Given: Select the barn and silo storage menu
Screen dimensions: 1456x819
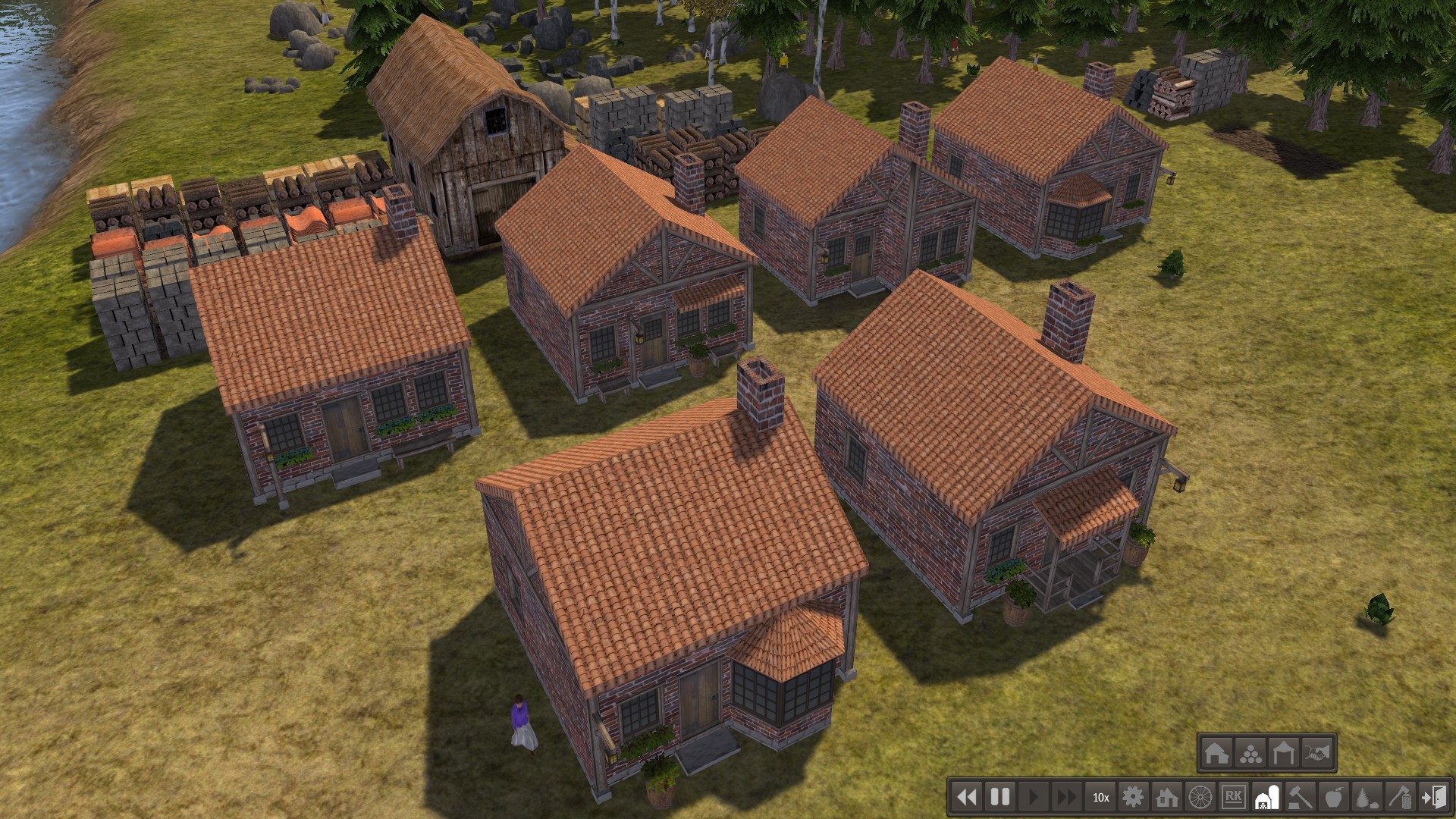Looking at the screenshot, I should coord(1267,797).
